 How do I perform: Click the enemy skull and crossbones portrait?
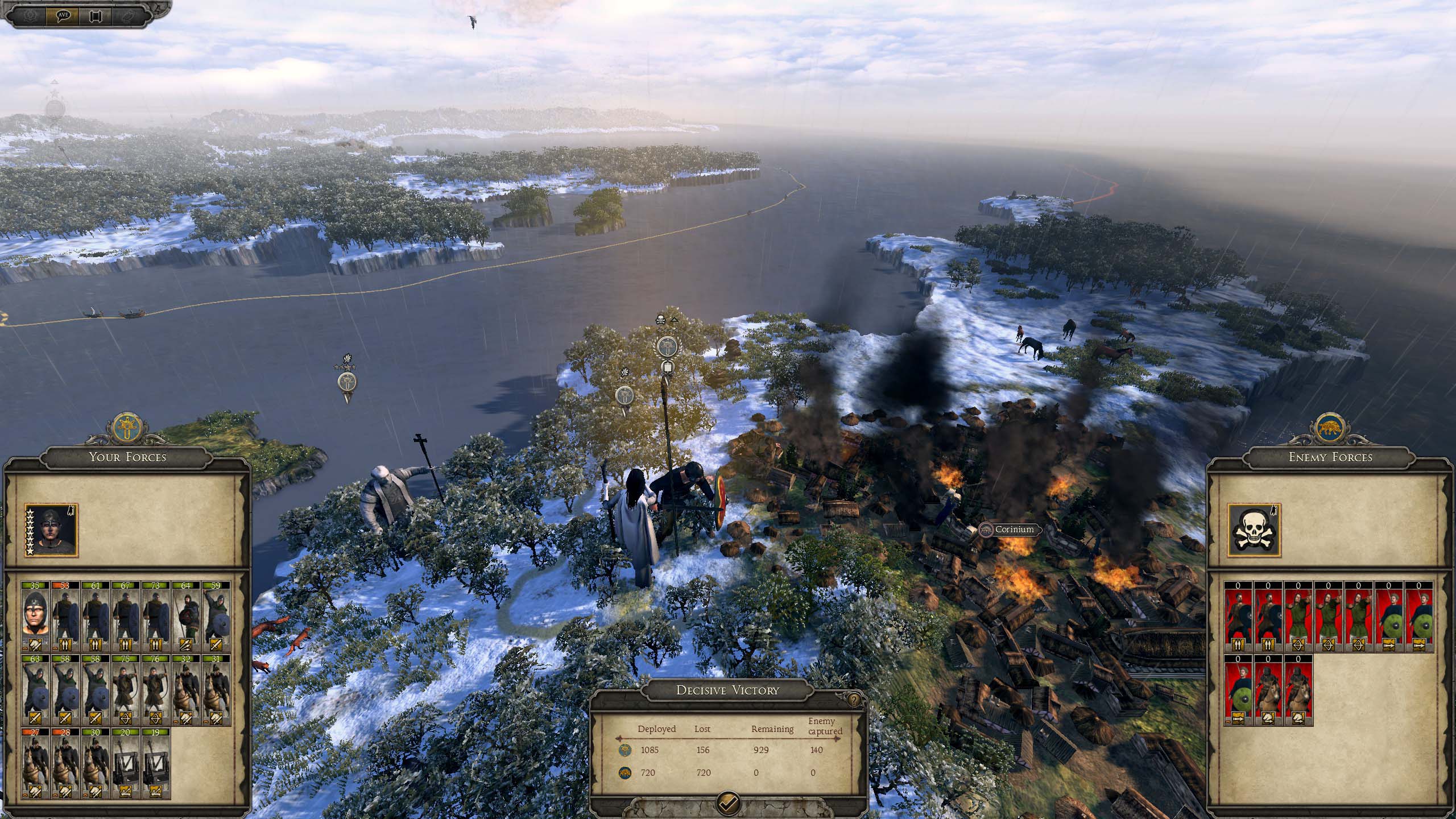pos(1254,530)
